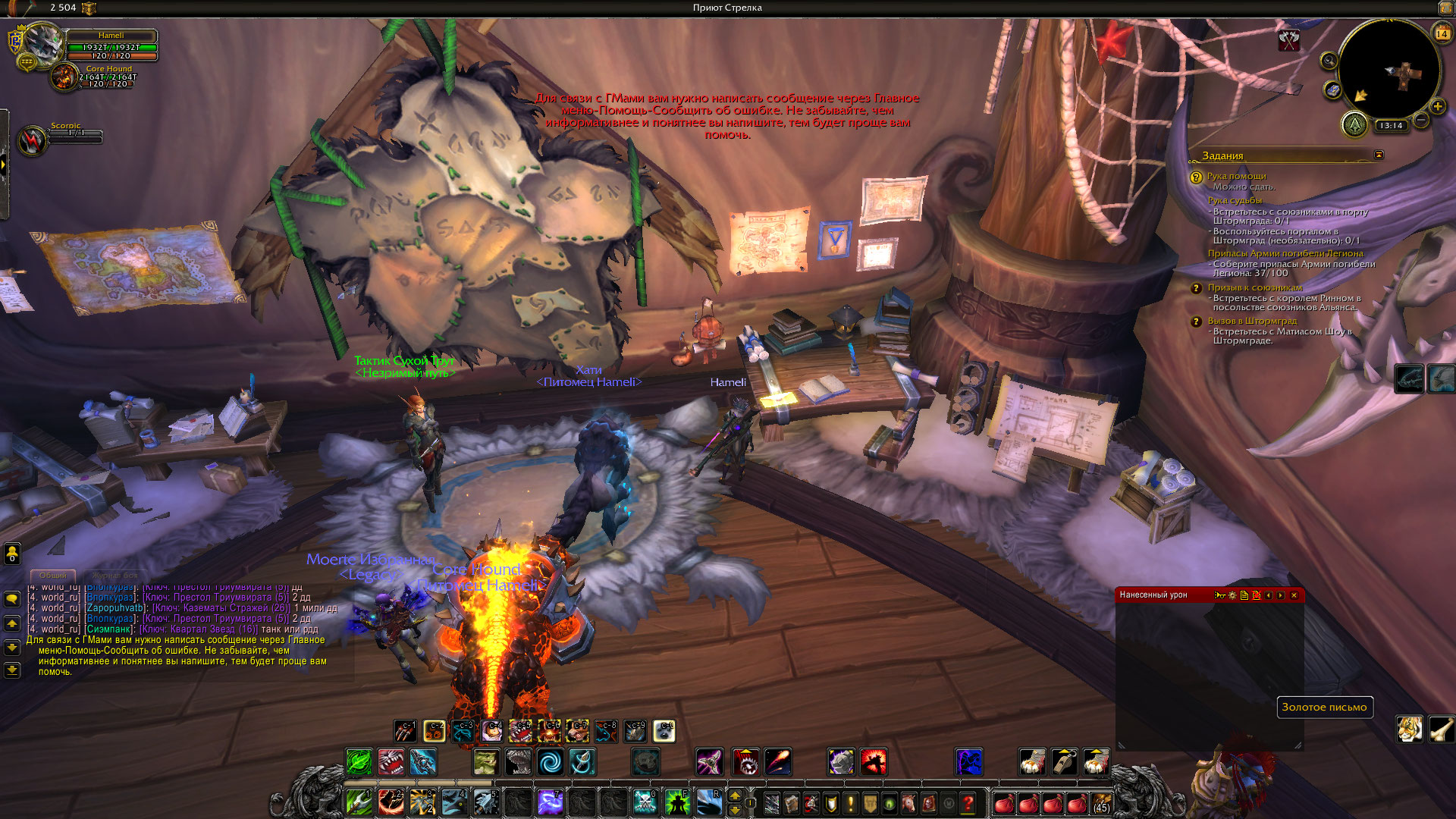
Task: Open the minimap tracking magnifier button
Action: 1329,61
